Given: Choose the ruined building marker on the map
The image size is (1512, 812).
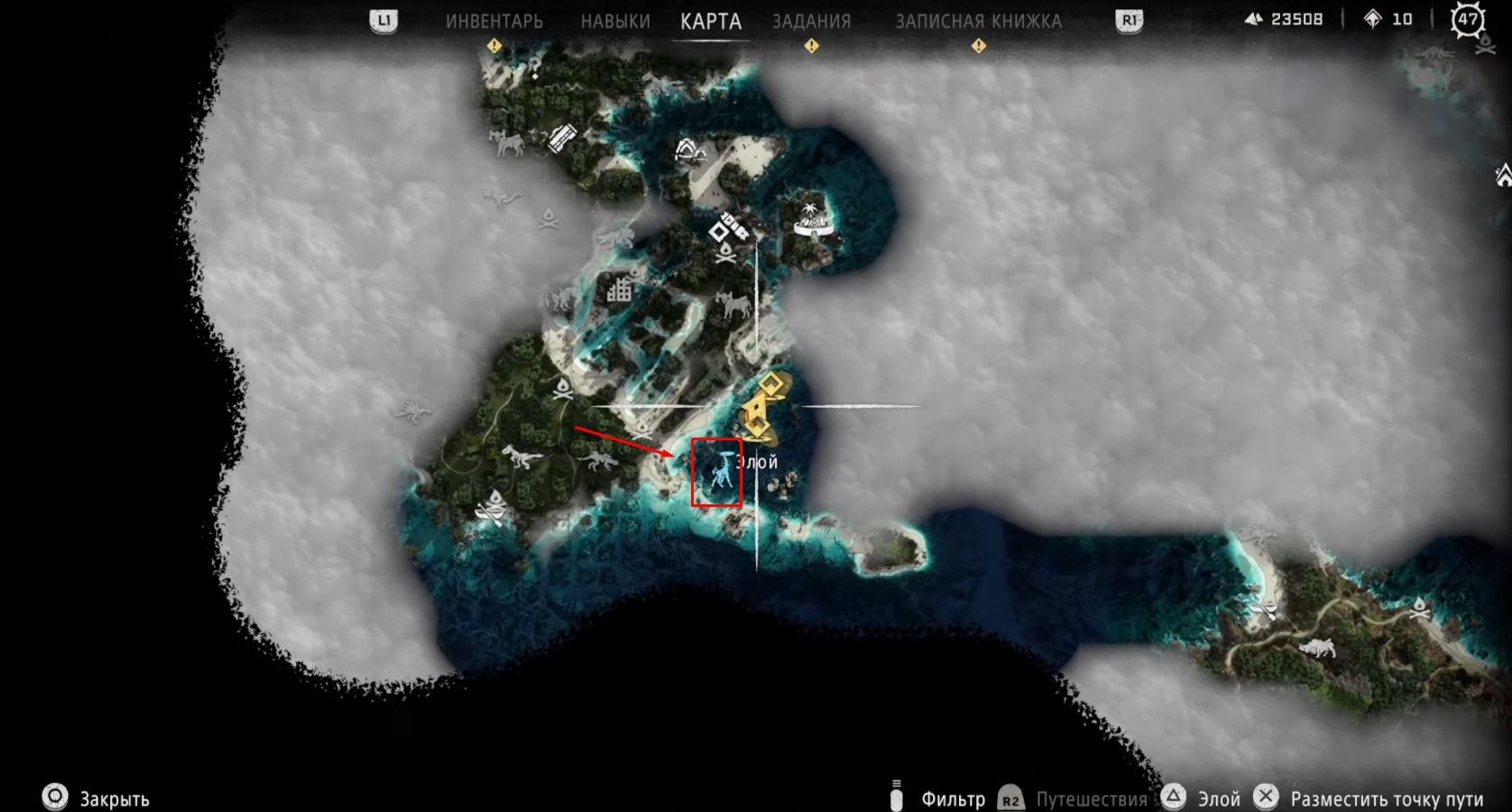Looking at the screenshot, I should click(619, 290).
